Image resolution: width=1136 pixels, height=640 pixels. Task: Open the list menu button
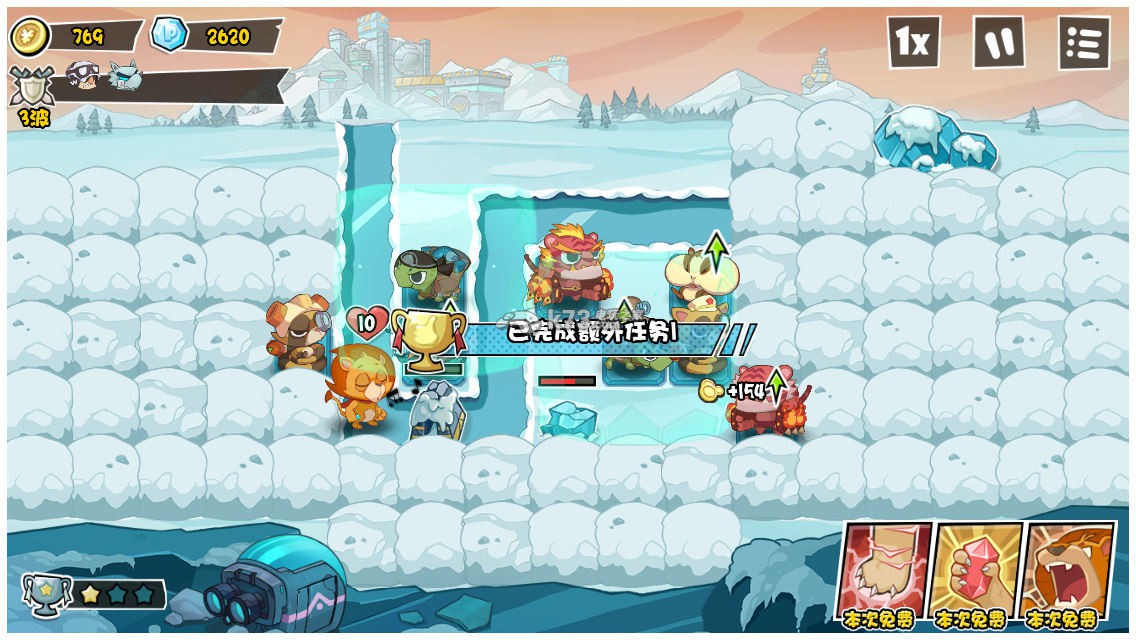tap(1084, 42)
